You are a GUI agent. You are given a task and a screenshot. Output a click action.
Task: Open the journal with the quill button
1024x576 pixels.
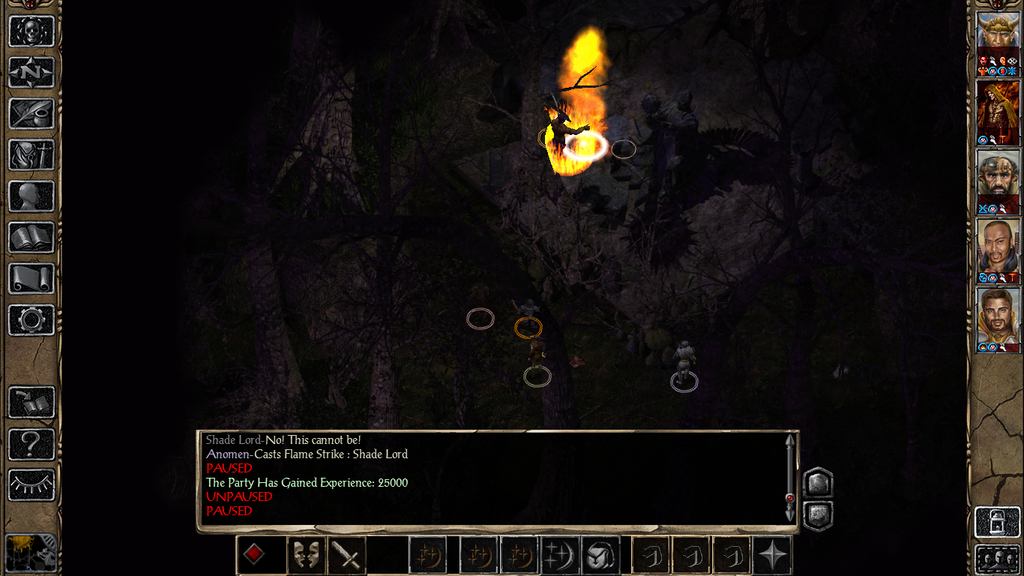click(31, 113)
